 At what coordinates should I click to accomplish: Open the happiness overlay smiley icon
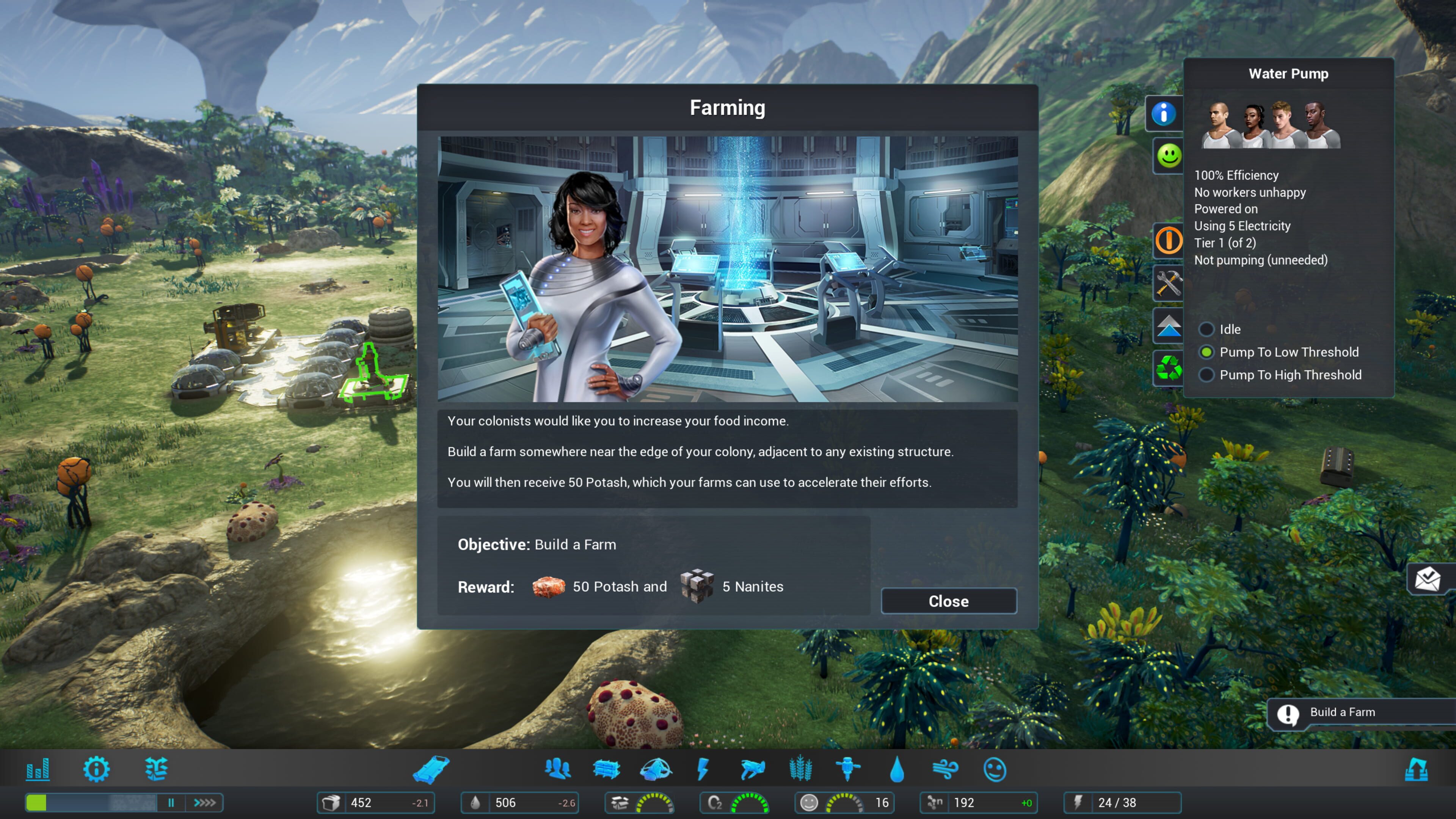996,769
